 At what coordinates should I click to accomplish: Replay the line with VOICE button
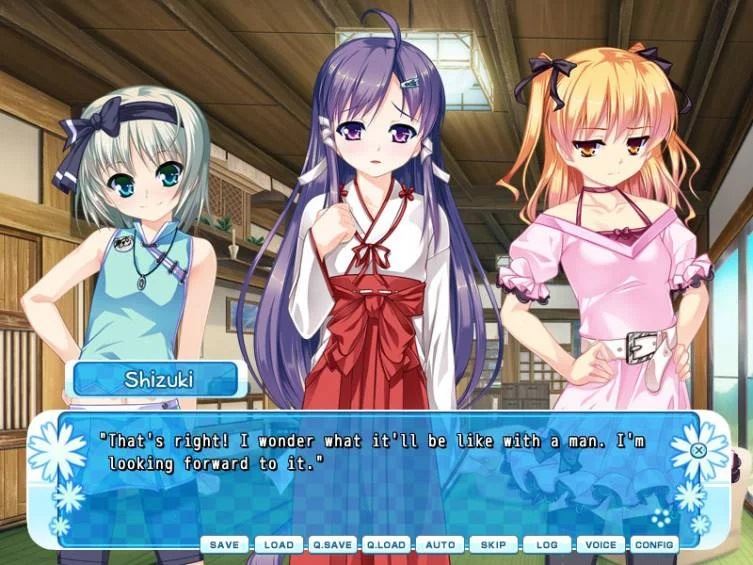[601, 545]
